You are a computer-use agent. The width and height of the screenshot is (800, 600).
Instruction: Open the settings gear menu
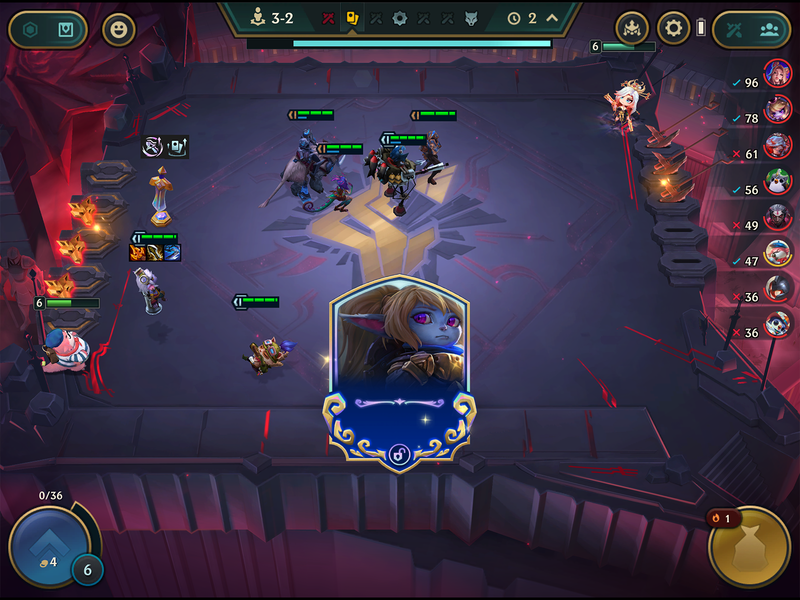coord(673,28)
